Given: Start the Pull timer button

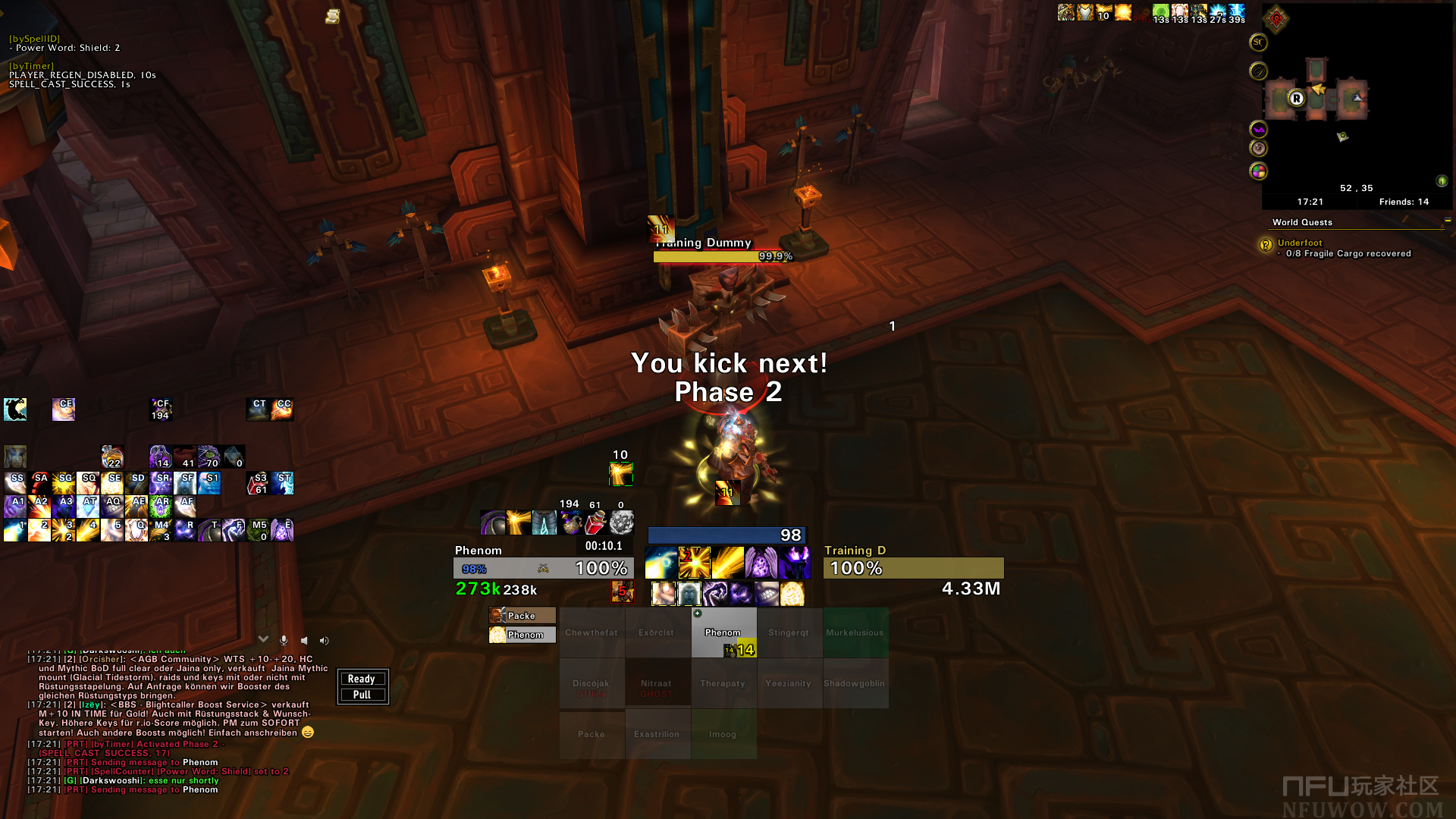Looking at the screenshot, I should point(362,695).
